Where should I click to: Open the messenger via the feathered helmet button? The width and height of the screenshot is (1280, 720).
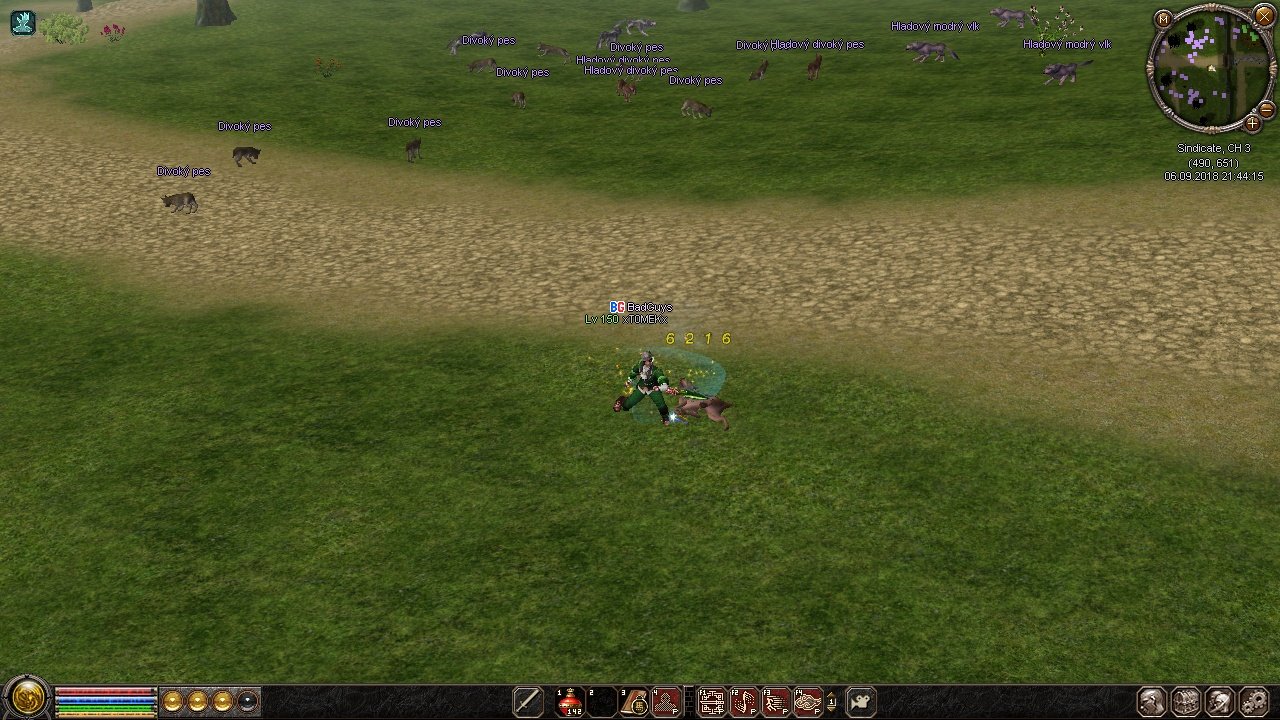coord(1220,701)
